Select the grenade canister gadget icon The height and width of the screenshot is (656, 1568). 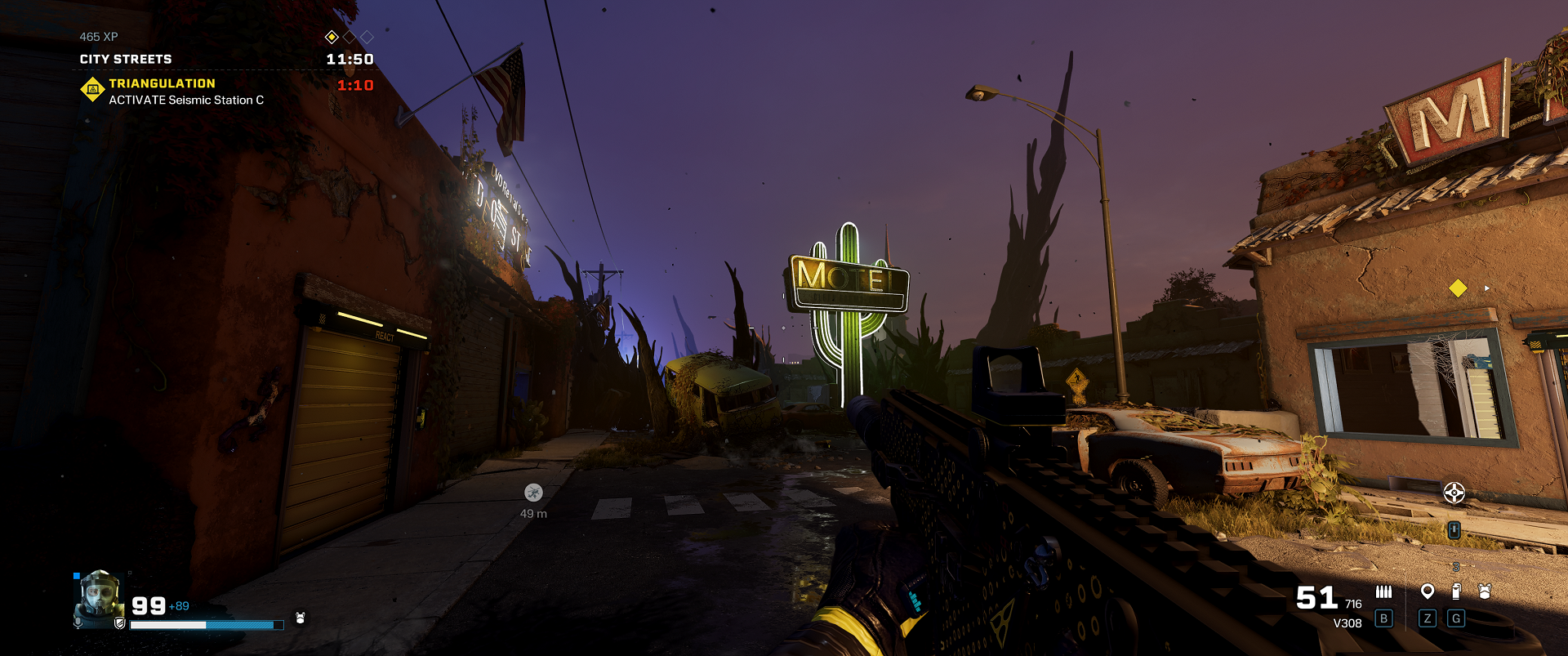pos(1456,591)
